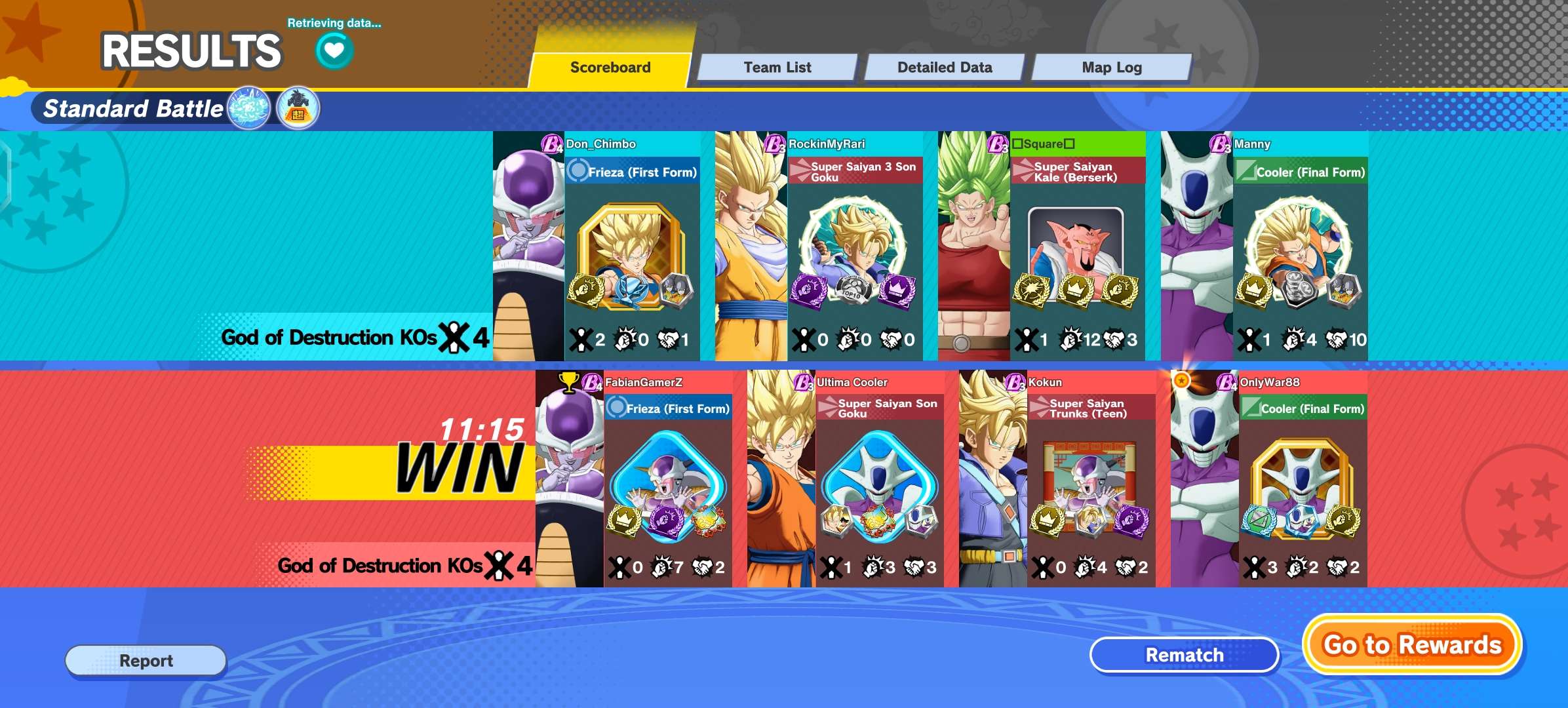Select OnlyWar88's Cooler player card
1568x708 pixels.
[1269, 479]
